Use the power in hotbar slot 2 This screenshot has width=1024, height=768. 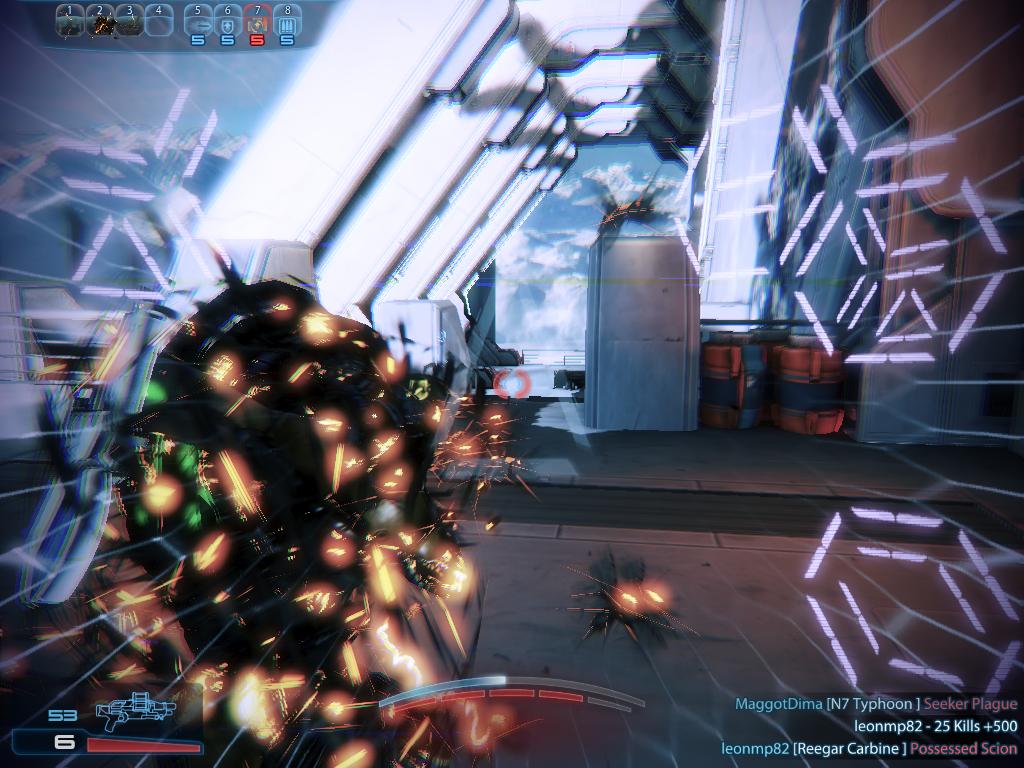pos(100,20)
